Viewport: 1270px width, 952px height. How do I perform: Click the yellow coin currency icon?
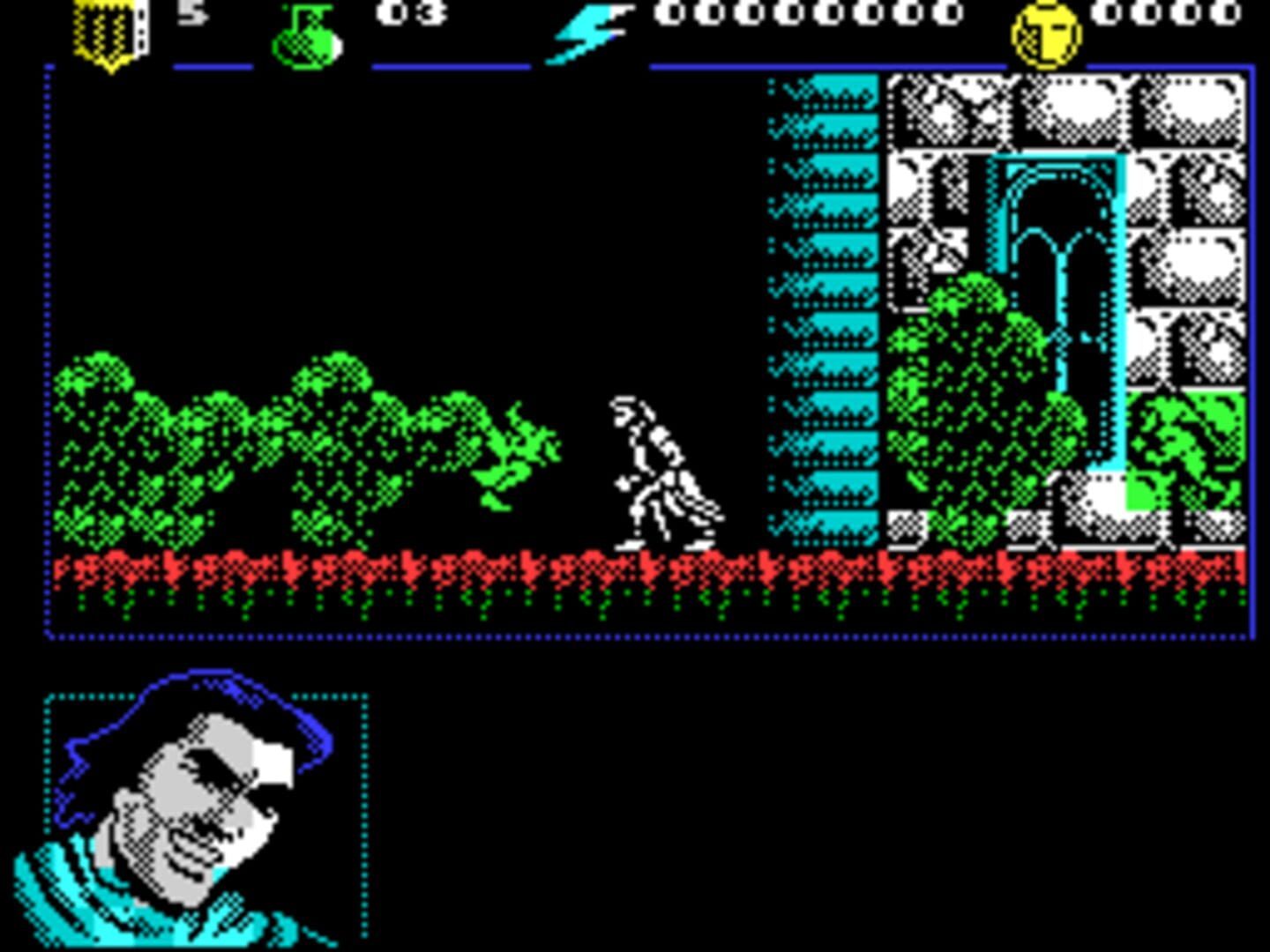[1045, 31]
